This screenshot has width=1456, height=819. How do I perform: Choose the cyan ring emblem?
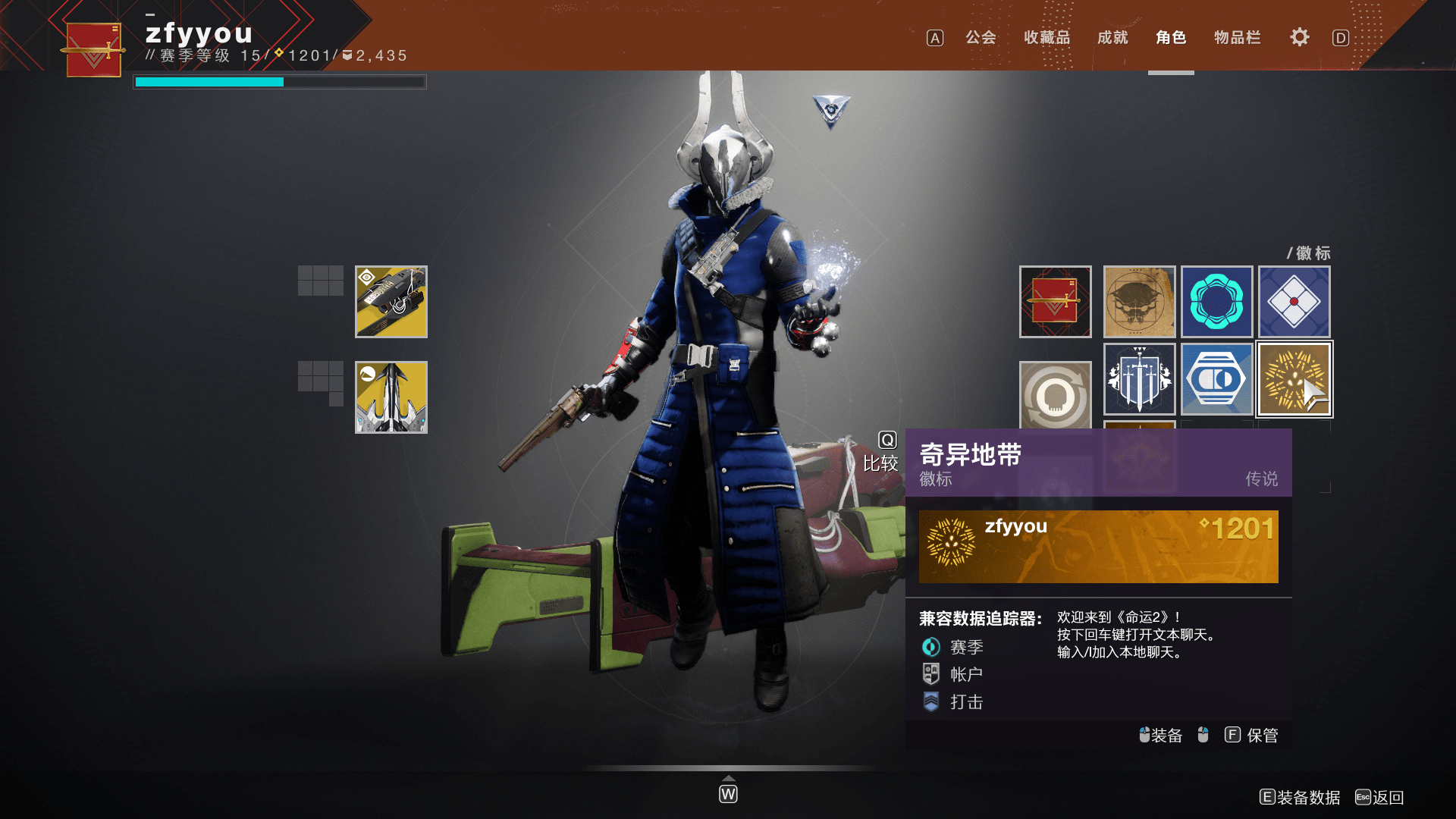1216,302
